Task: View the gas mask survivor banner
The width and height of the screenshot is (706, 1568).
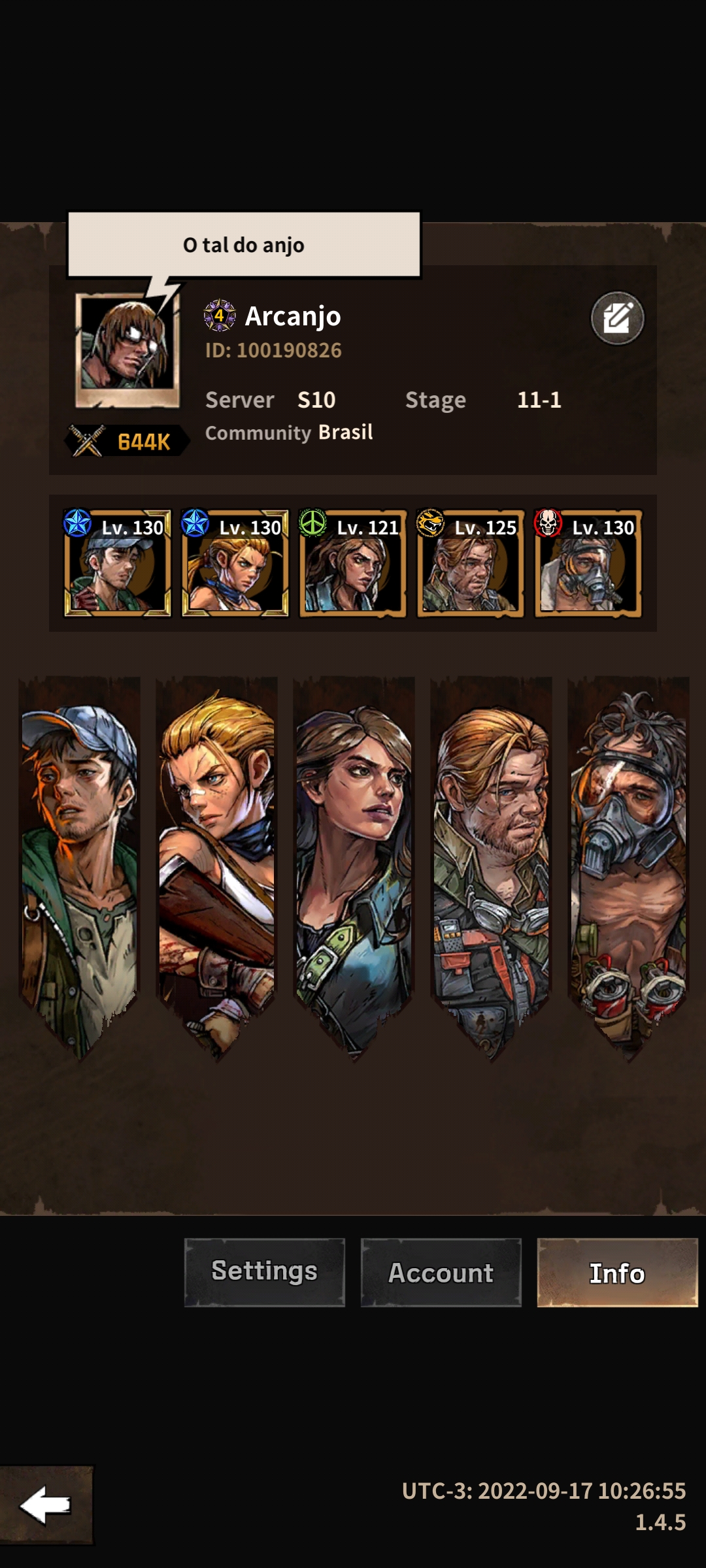Action: click(629, 862)
